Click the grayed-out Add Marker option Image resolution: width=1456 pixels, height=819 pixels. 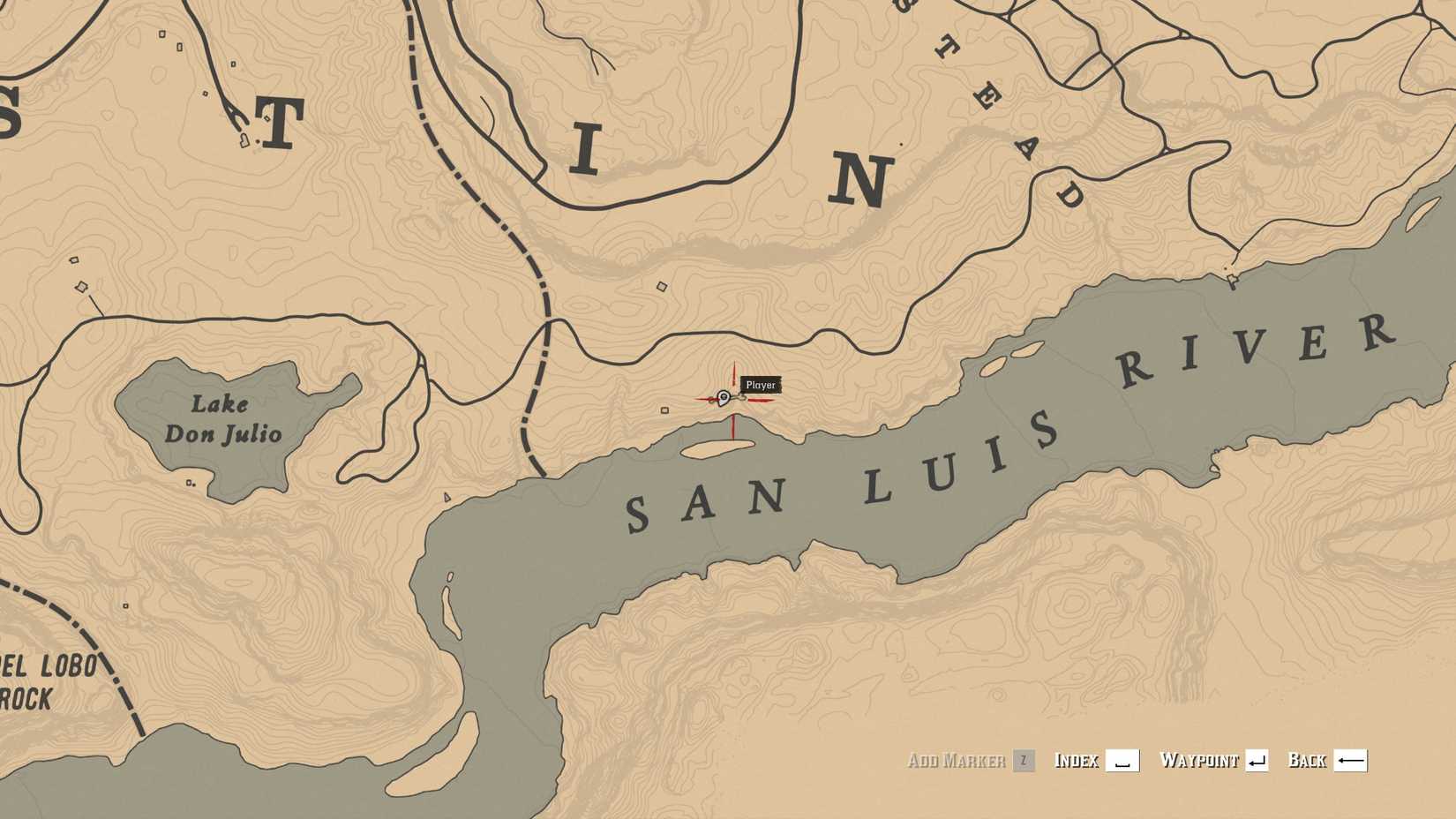tap(958, 759)
